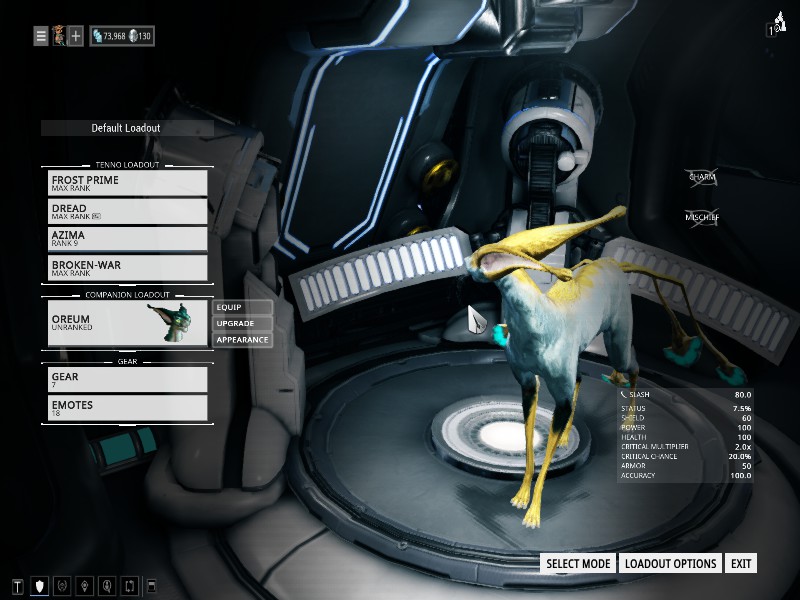Click the plus invite button
This screenshot has height=600, width=800.
tap(76, 37)
